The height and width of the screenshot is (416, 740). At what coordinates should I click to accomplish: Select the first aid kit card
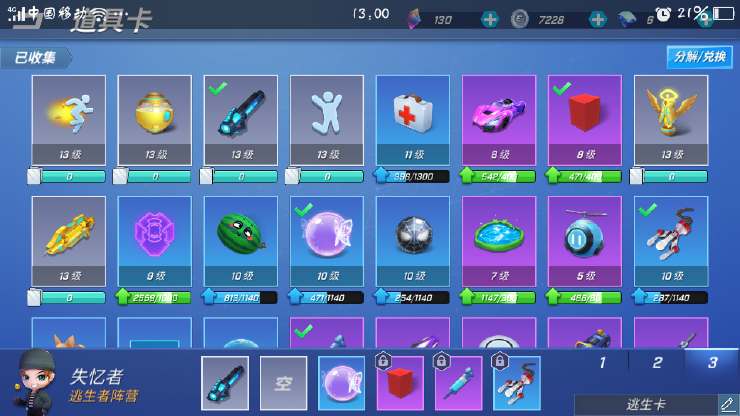[412, 119]
